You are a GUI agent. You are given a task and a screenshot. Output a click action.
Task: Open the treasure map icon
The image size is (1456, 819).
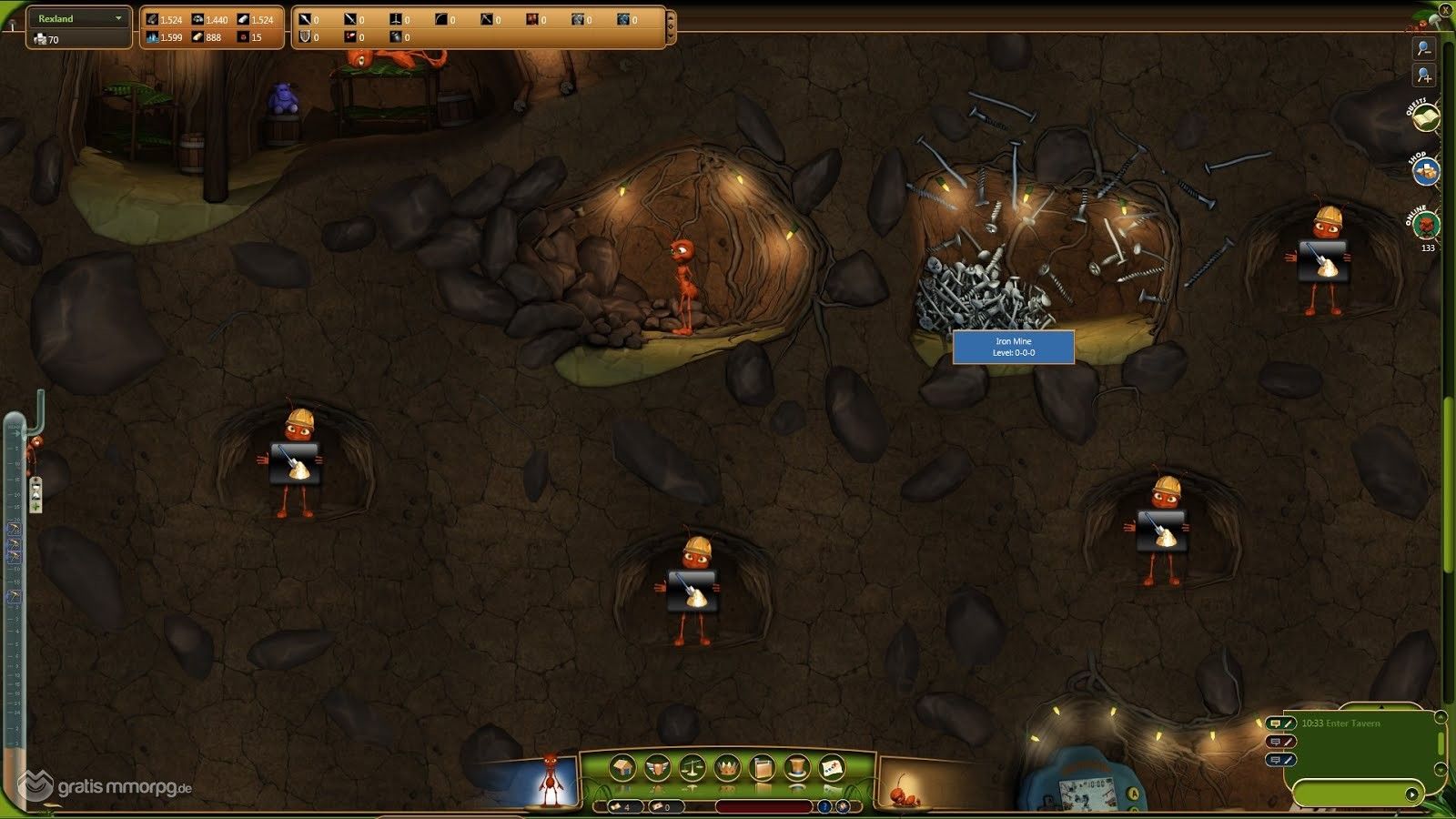point(832,769)
